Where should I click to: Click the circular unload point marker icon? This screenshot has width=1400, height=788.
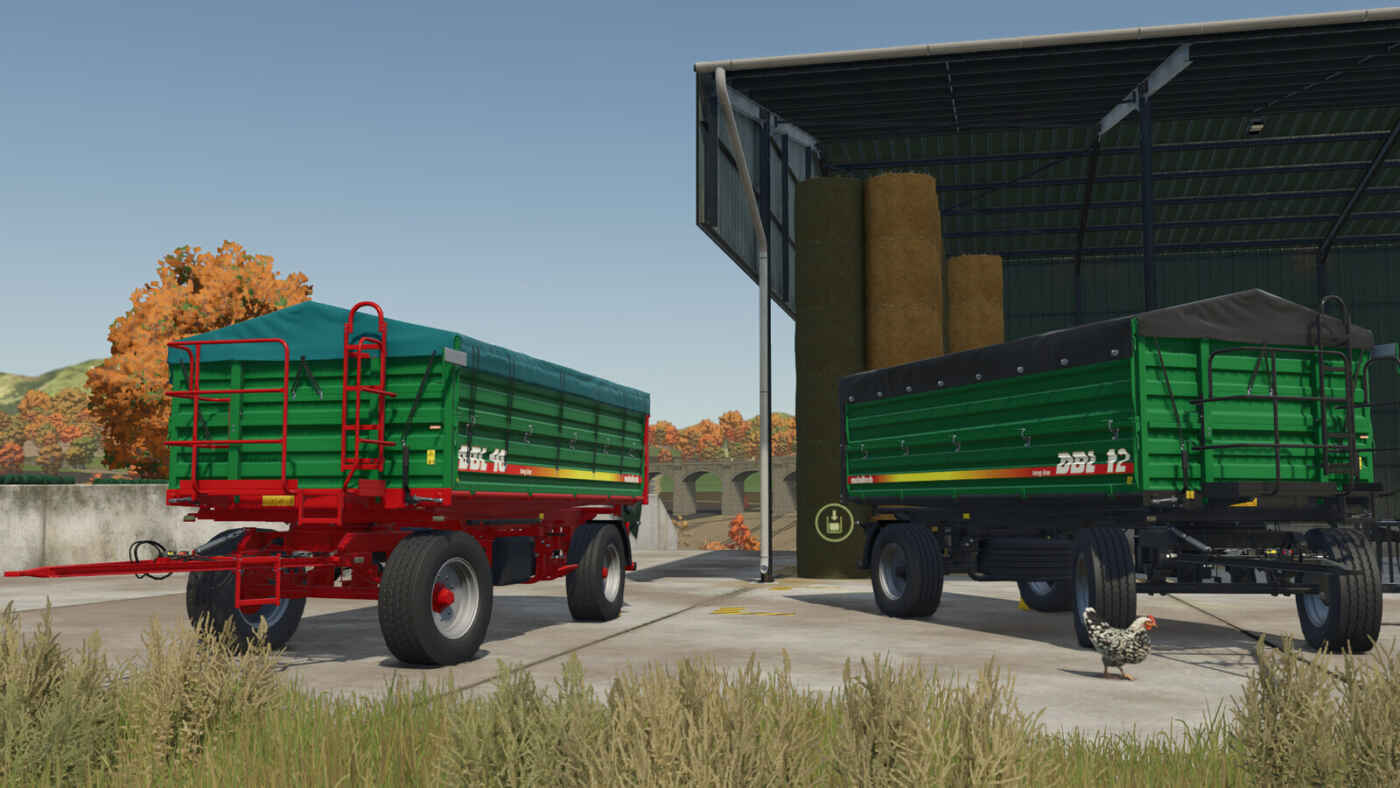(834, 522)
